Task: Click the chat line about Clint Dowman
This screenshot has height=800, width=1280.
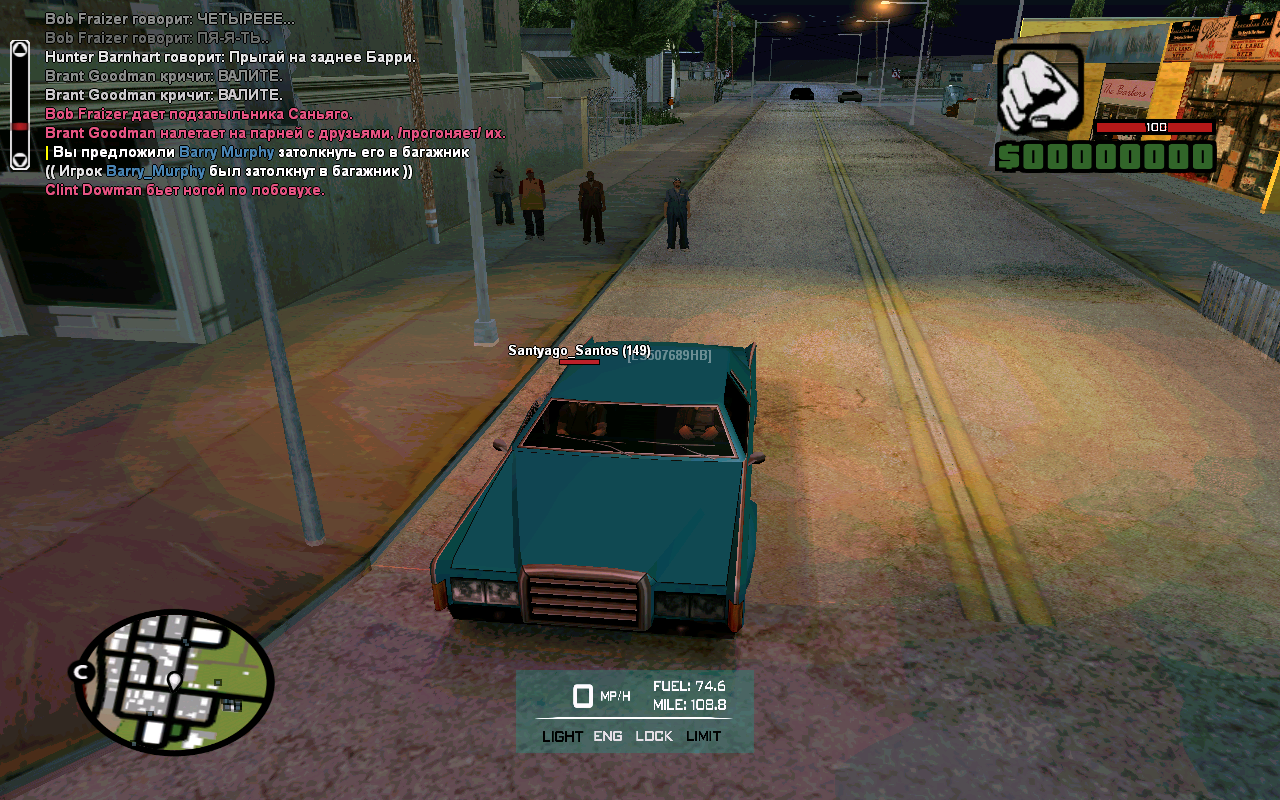Action: coord(185,190)
